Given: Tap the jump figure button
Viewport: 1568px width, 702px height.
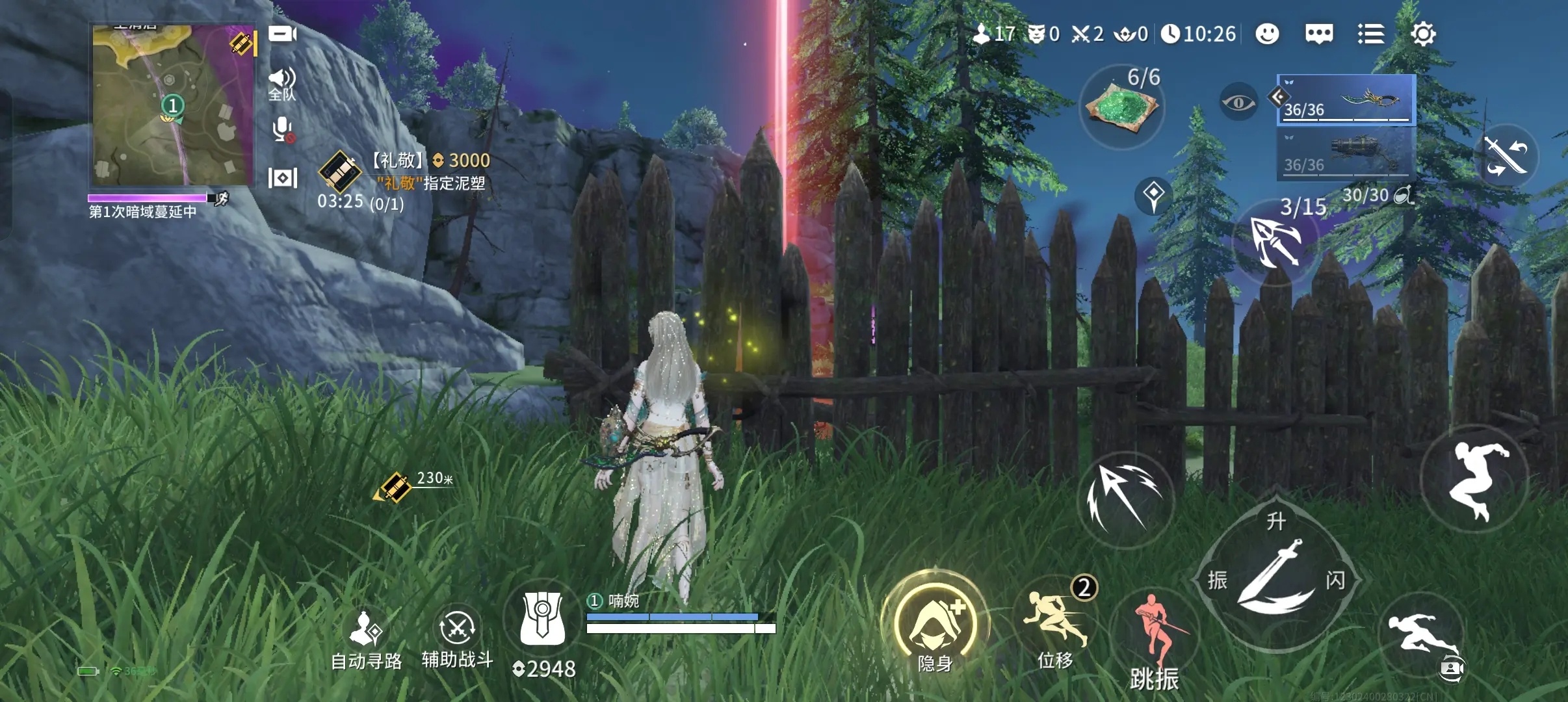Looking at the screenshot, I should 1475,479.
